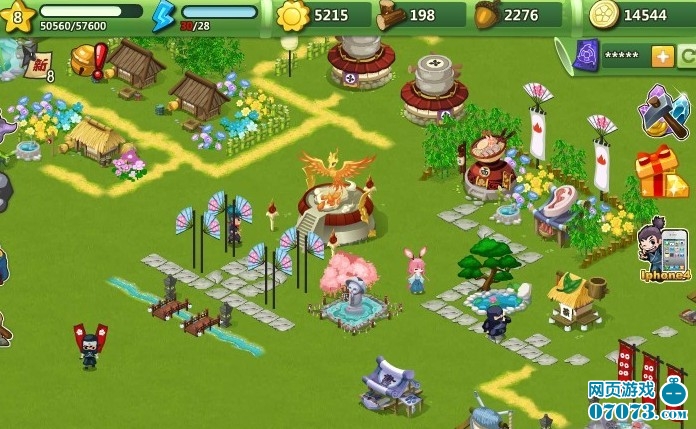
Task: Click the wood logs resource icon
Action: [x=390, y=15]
